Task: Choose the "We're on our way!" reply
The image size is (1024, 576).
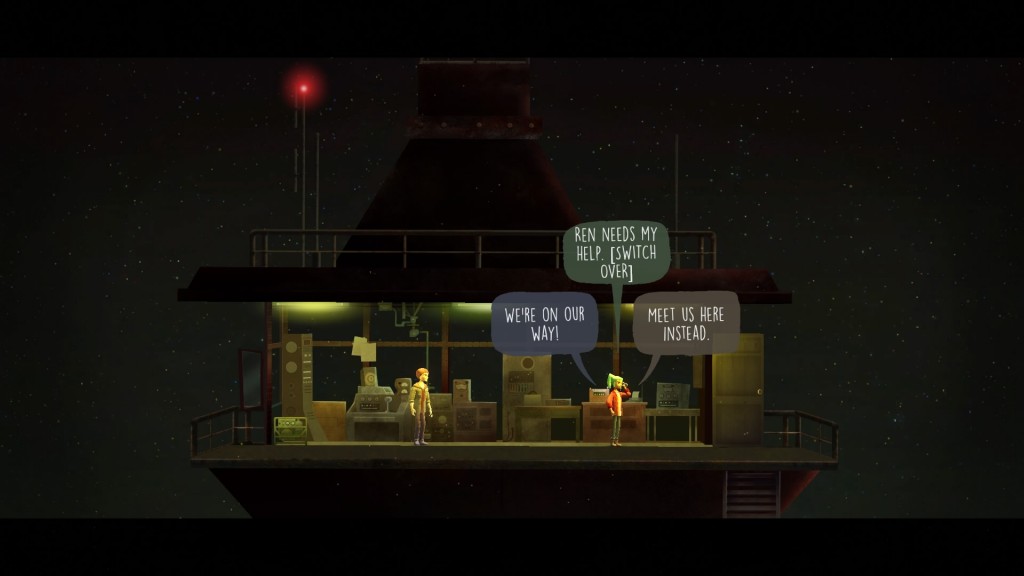Action: pos(544,323)
